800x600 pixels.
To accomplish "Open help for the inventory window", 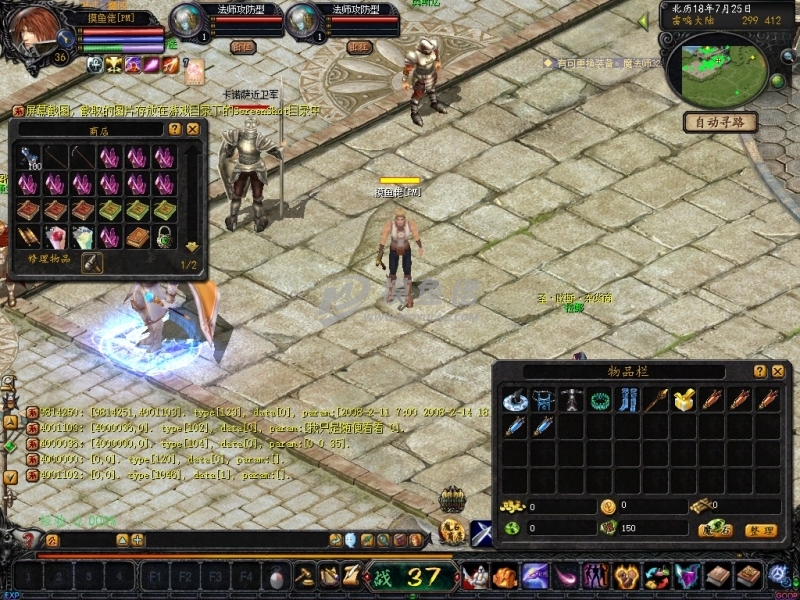I will [x=760, y=371].
